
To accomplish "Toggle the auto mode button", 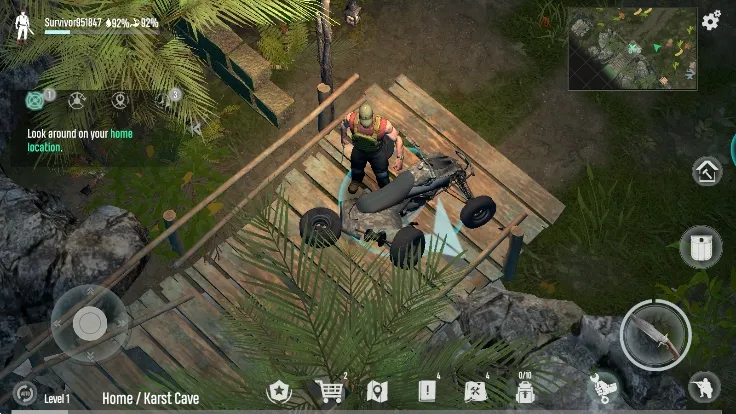I will pos(24,393).
